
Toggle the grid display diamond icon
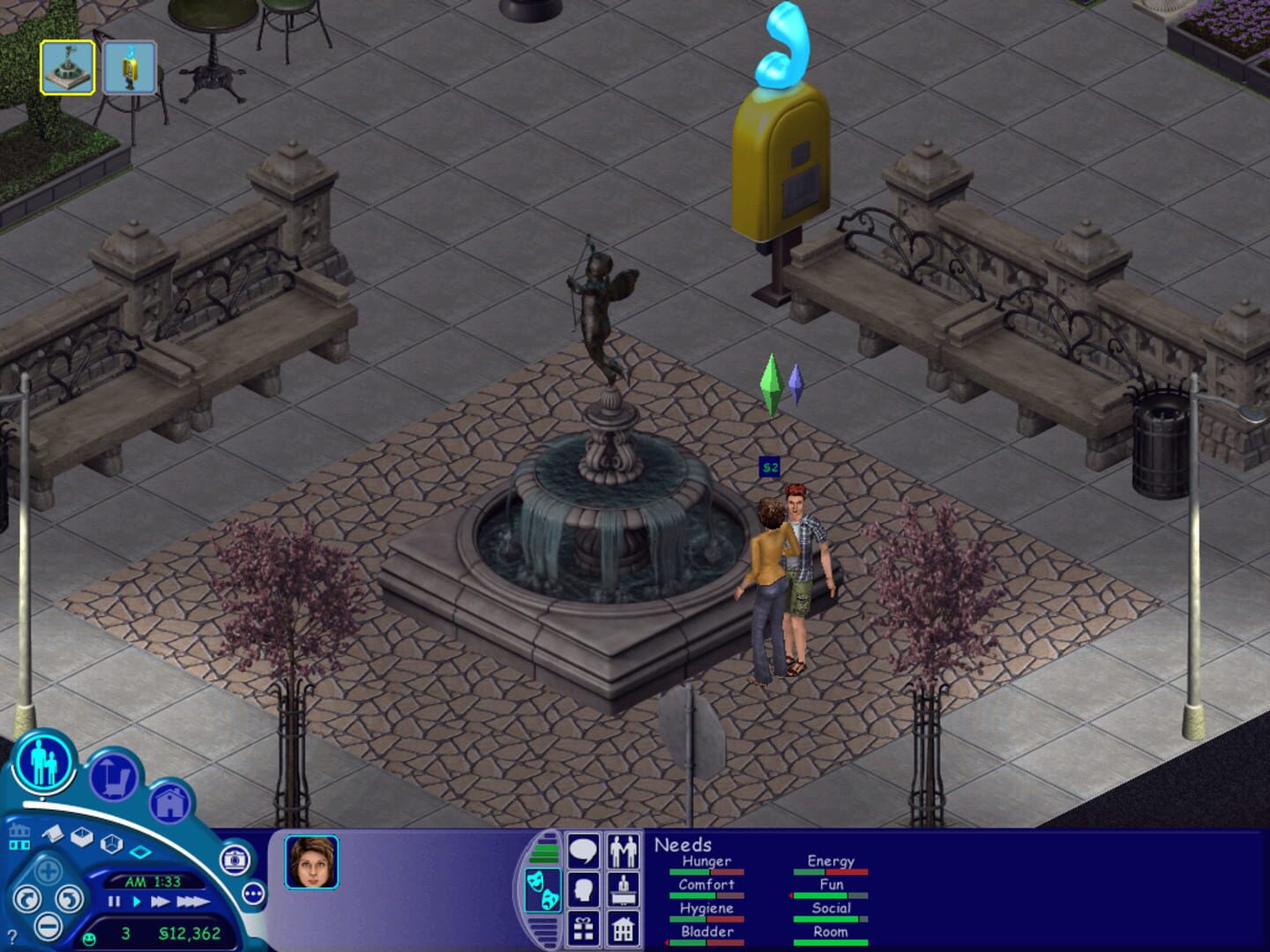140,852
